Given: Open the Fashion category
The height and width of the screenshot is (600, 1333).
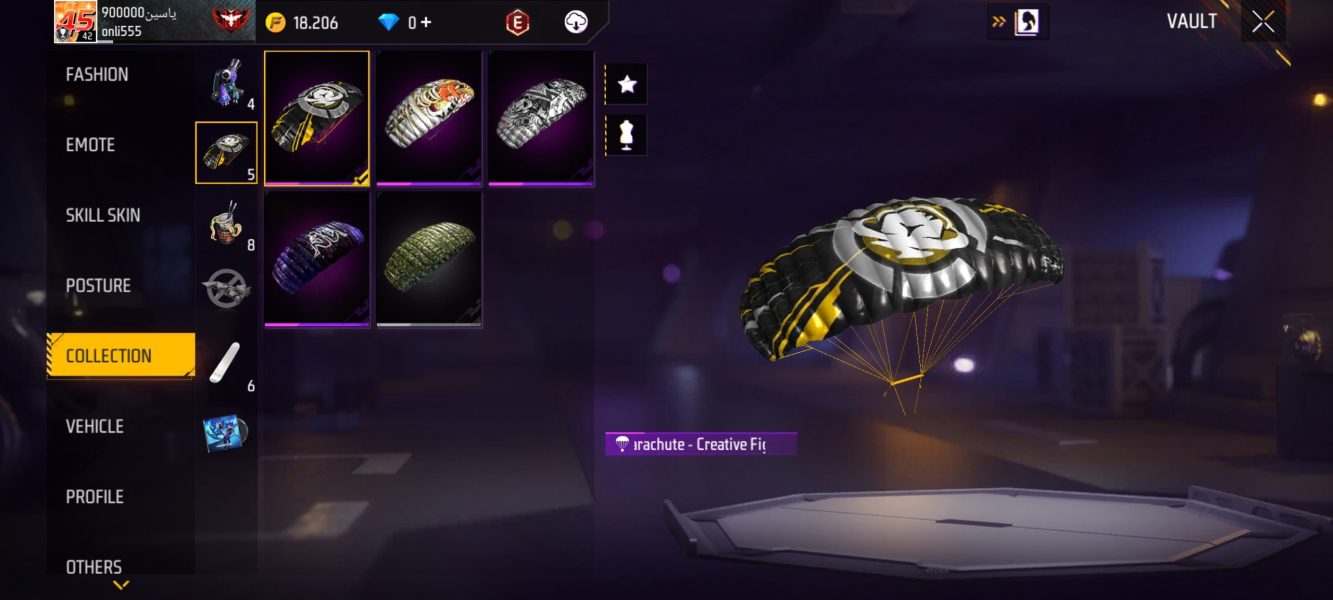Looking at the screenshot, I should (x=97, y=75).
